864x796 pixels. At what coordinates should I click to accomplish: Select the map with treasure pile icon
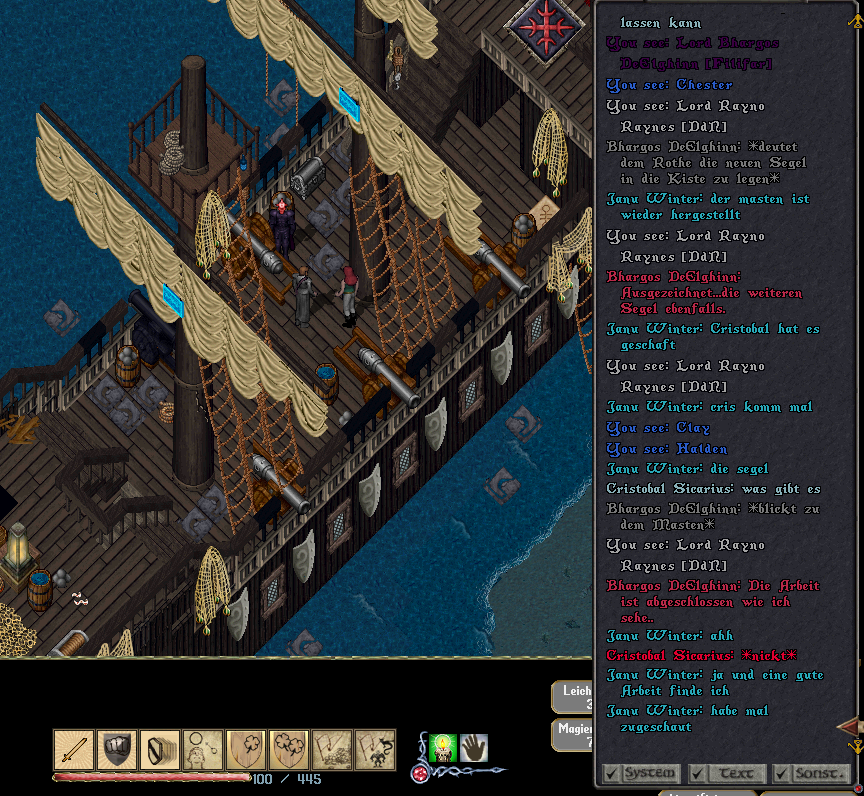click(x=332, y=750)
